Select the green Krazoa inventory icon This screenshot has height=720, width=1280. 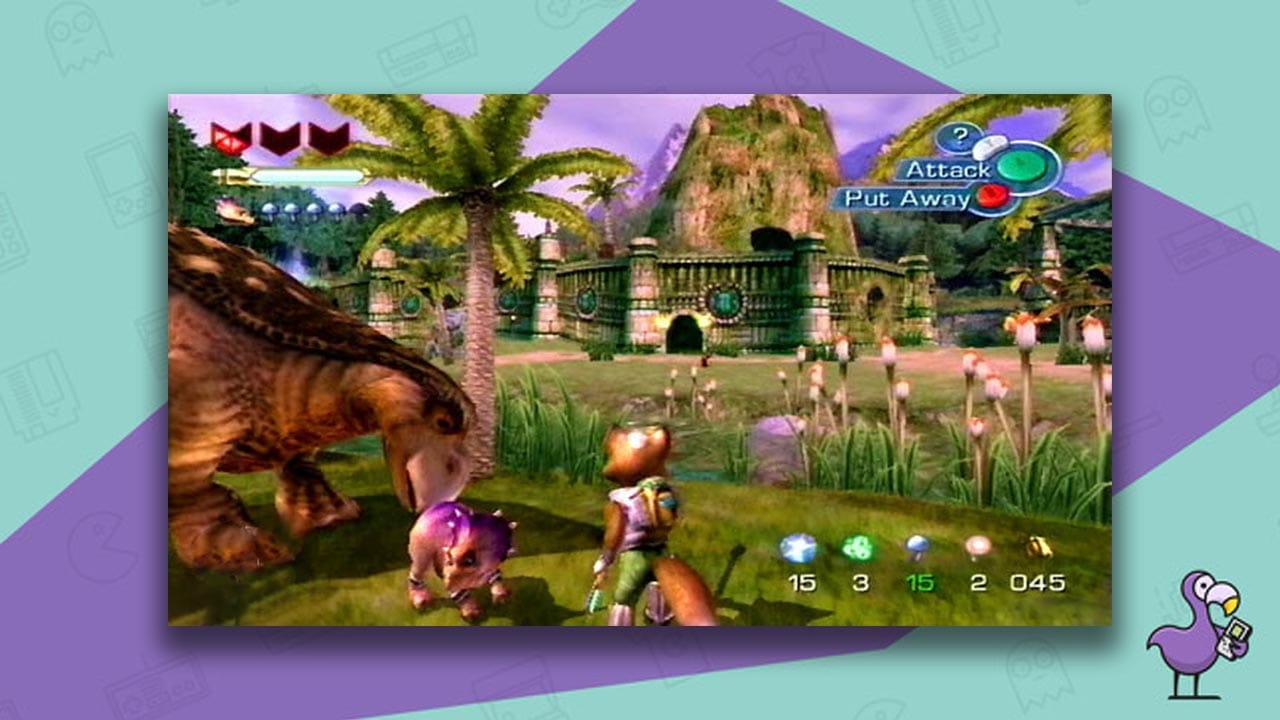pyautogui.click(x=858, y=546)
